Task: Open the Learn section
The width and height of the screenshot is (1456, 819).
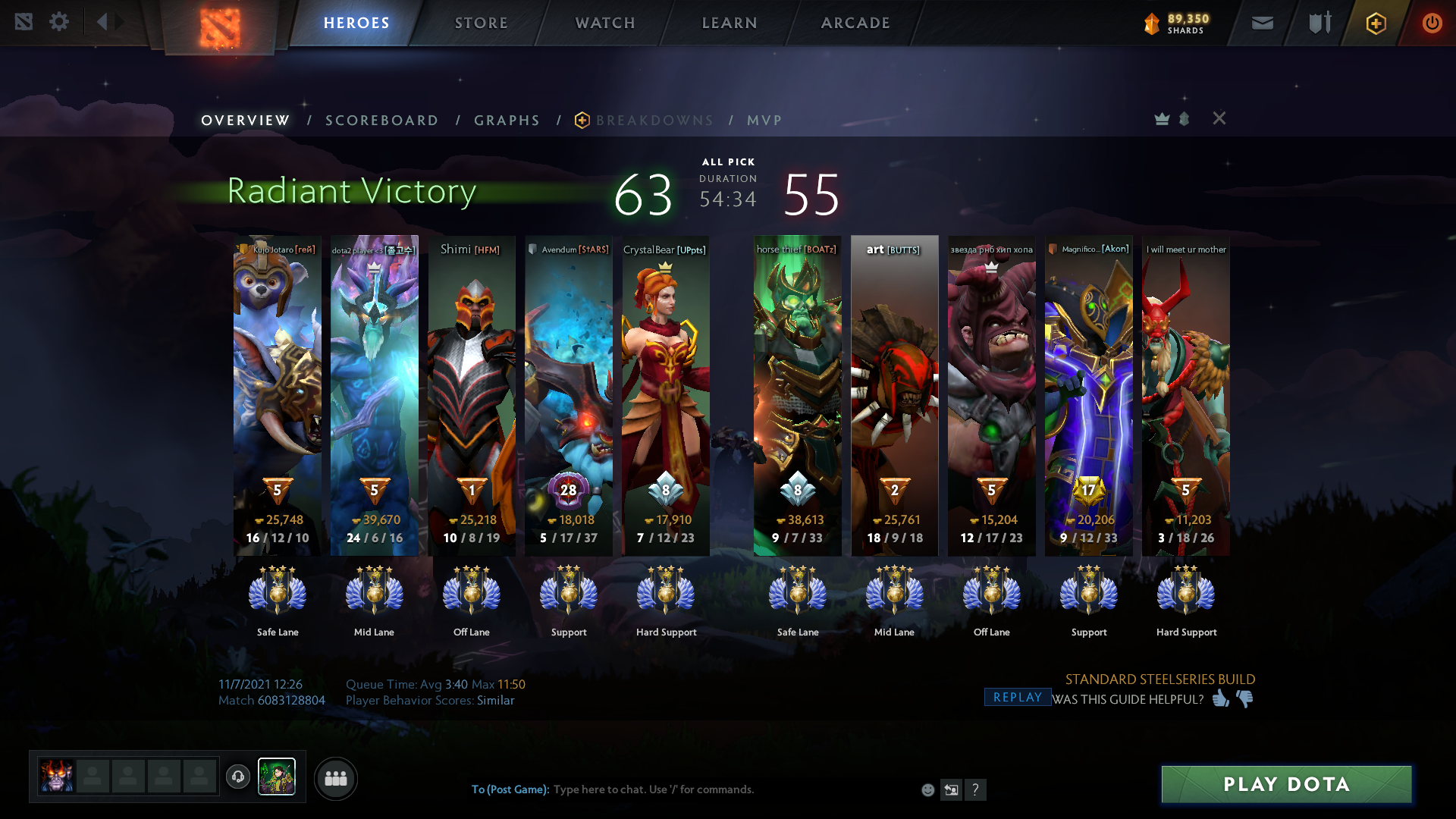Action: pyautogui.click(x=729, y=23)
